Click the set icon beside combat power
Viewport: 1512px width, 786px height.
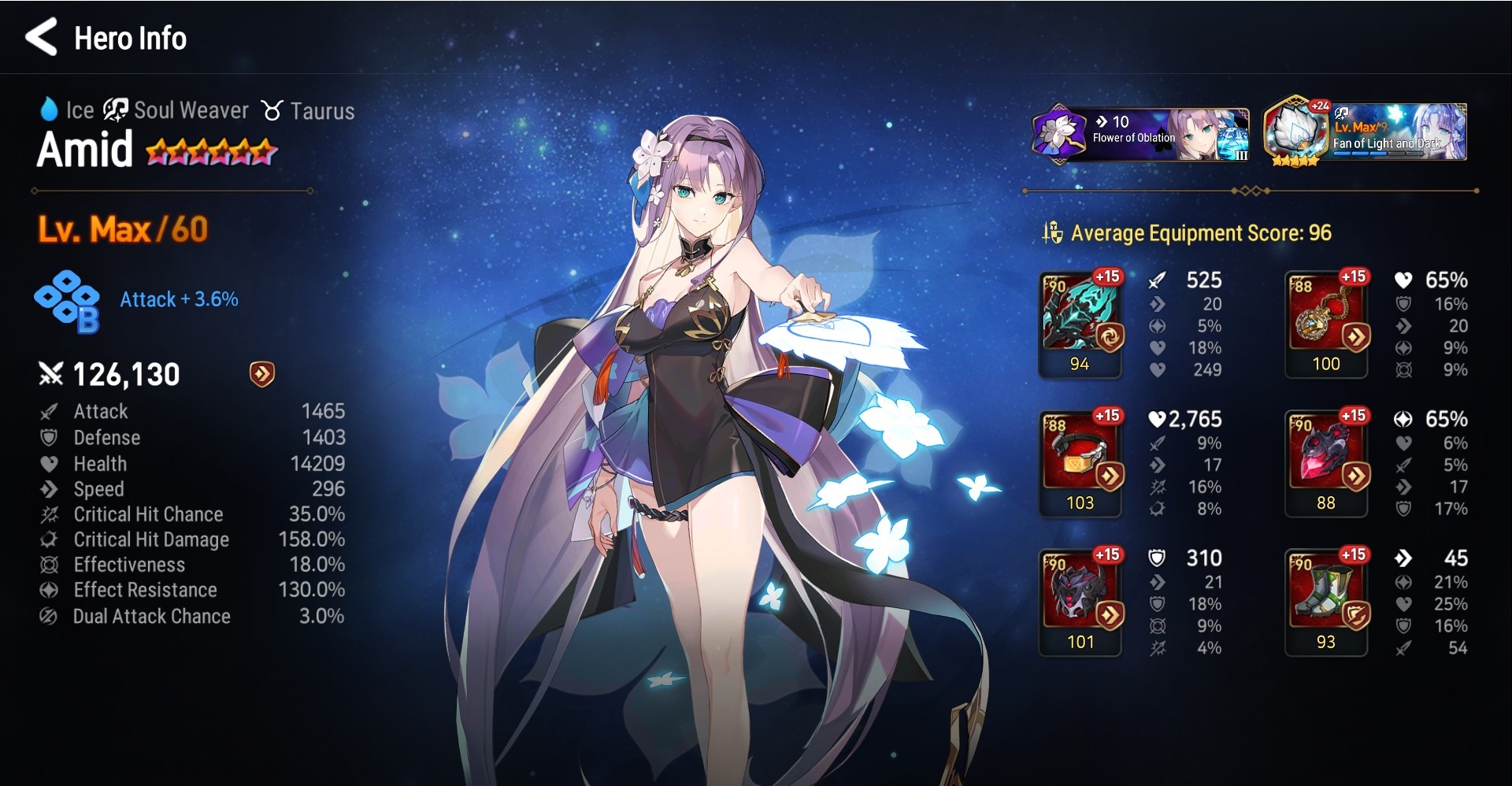(x=261, y=374)
